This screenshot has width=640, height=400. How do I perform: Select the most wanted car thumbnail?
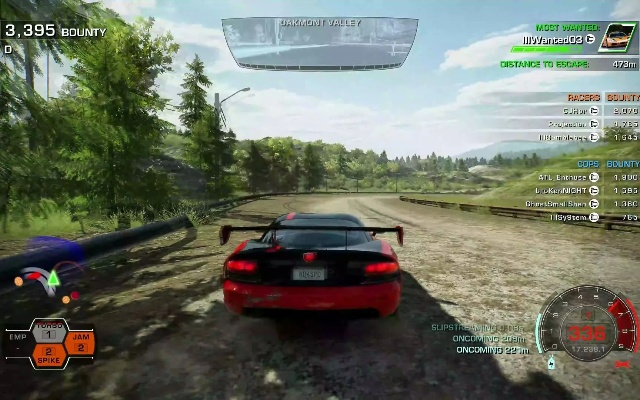616,40
